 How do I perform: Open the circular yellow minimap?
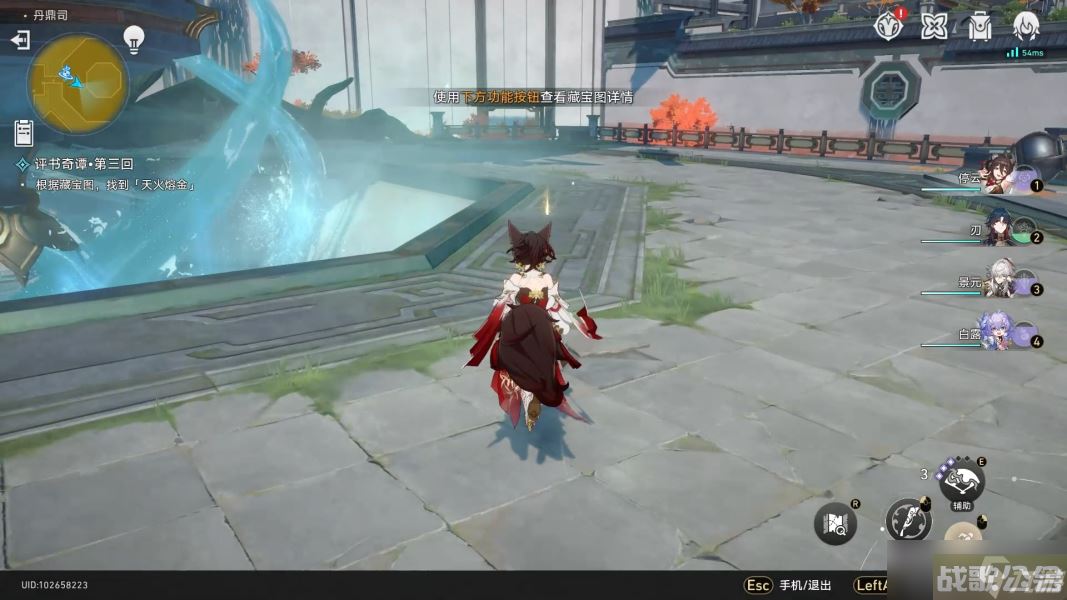pos(77,83)
